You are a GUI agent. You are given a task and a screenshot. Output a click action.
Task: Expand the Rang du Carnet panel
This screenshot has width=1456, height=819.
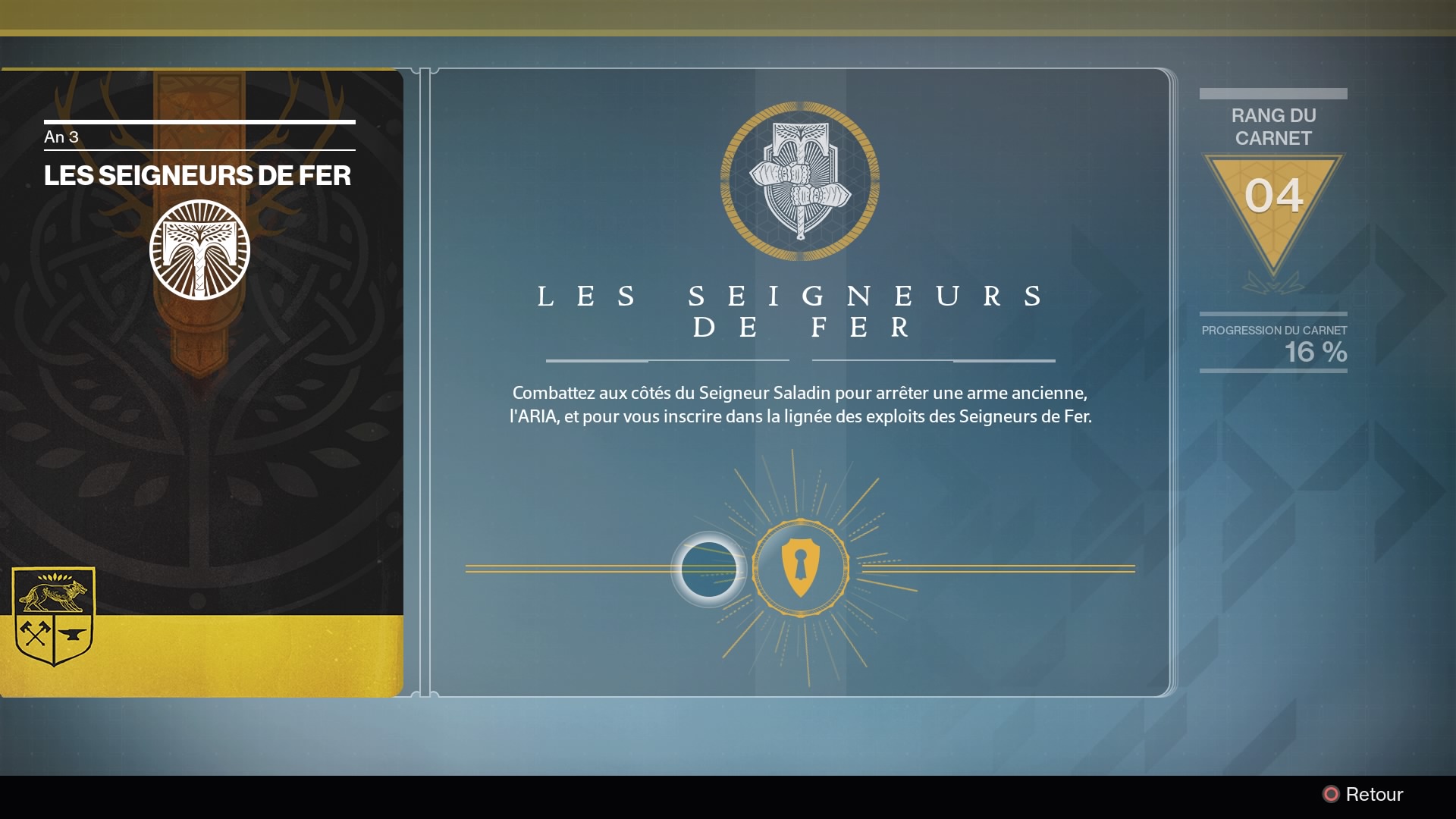[x=1272, y=125]
